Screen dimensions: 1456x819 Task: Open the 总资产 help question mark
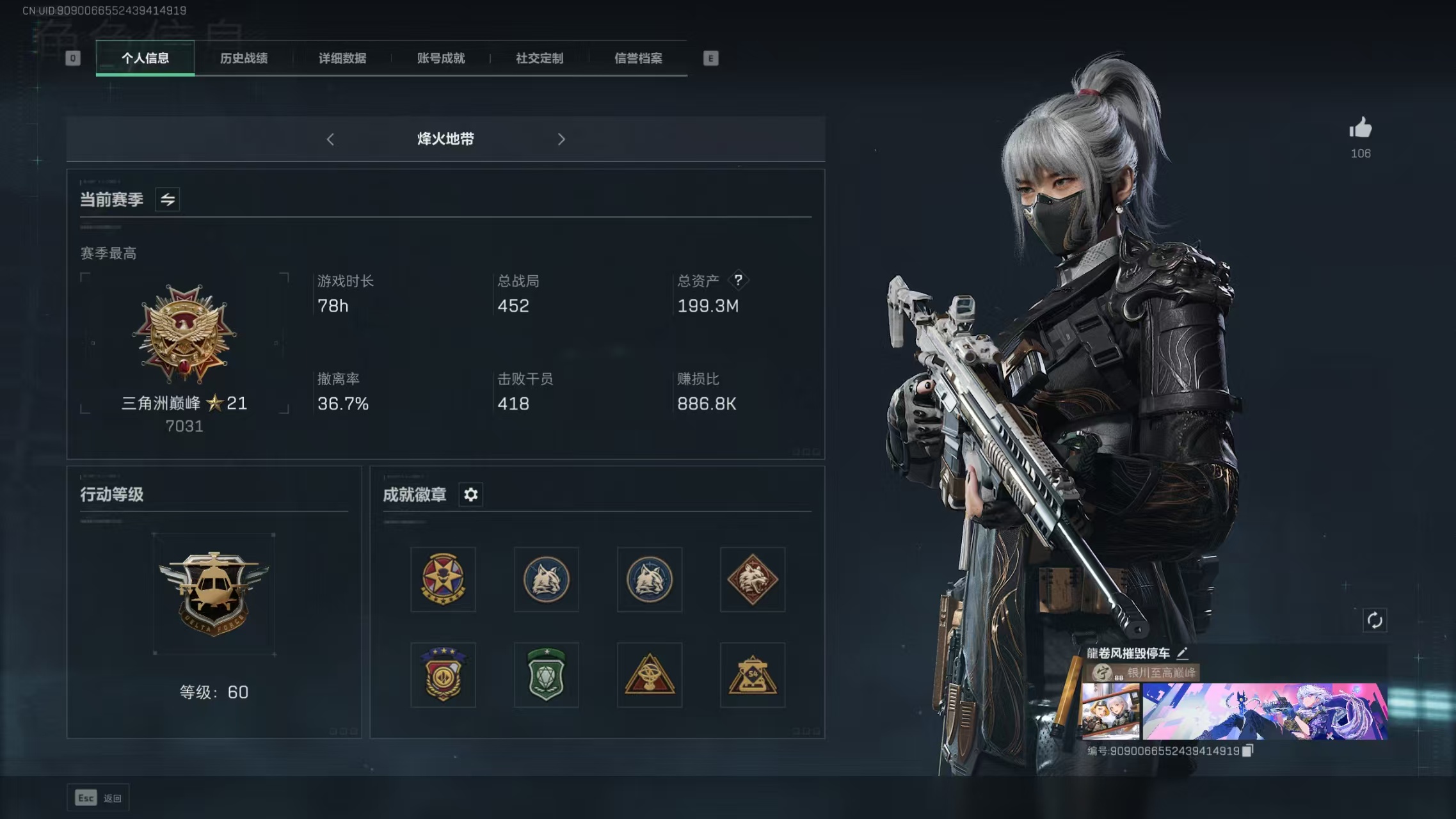740,279
